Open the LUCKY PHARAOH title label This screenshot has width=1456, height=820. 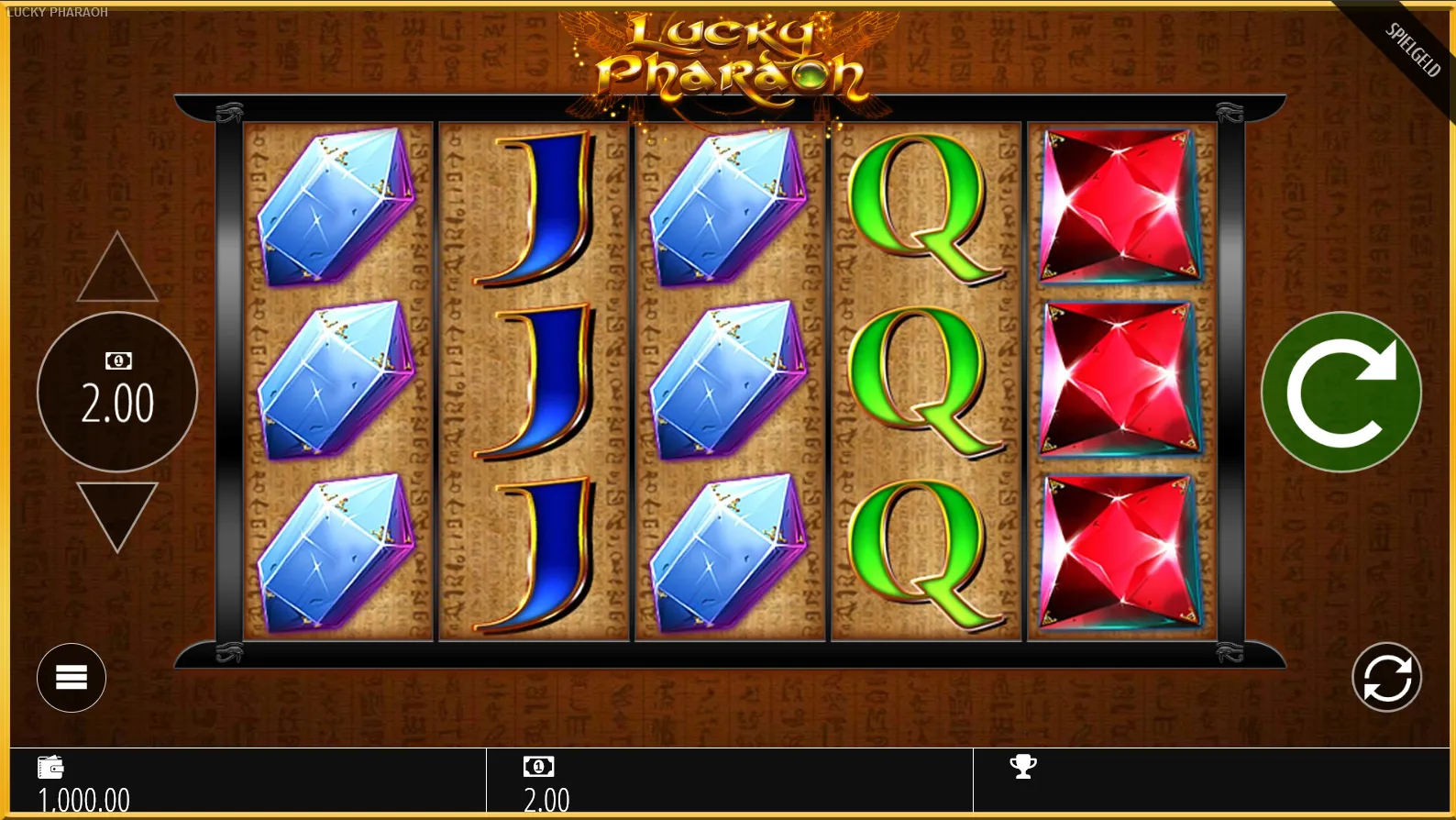click(55, 13)
